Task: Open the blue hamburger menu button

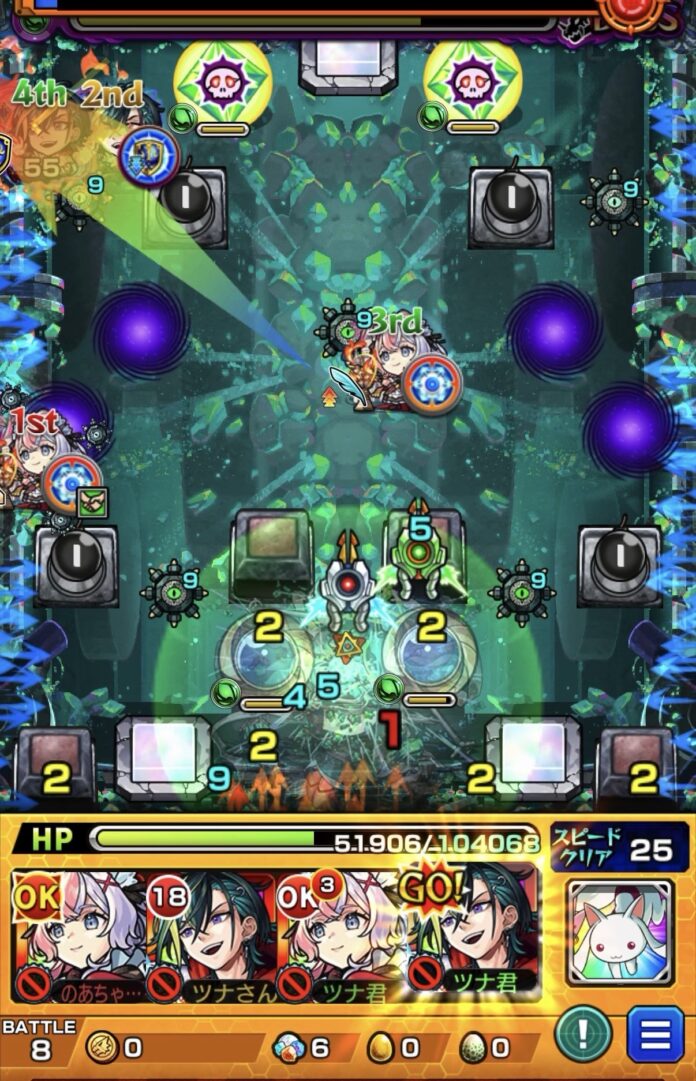Action: (x=656, y=1034)
